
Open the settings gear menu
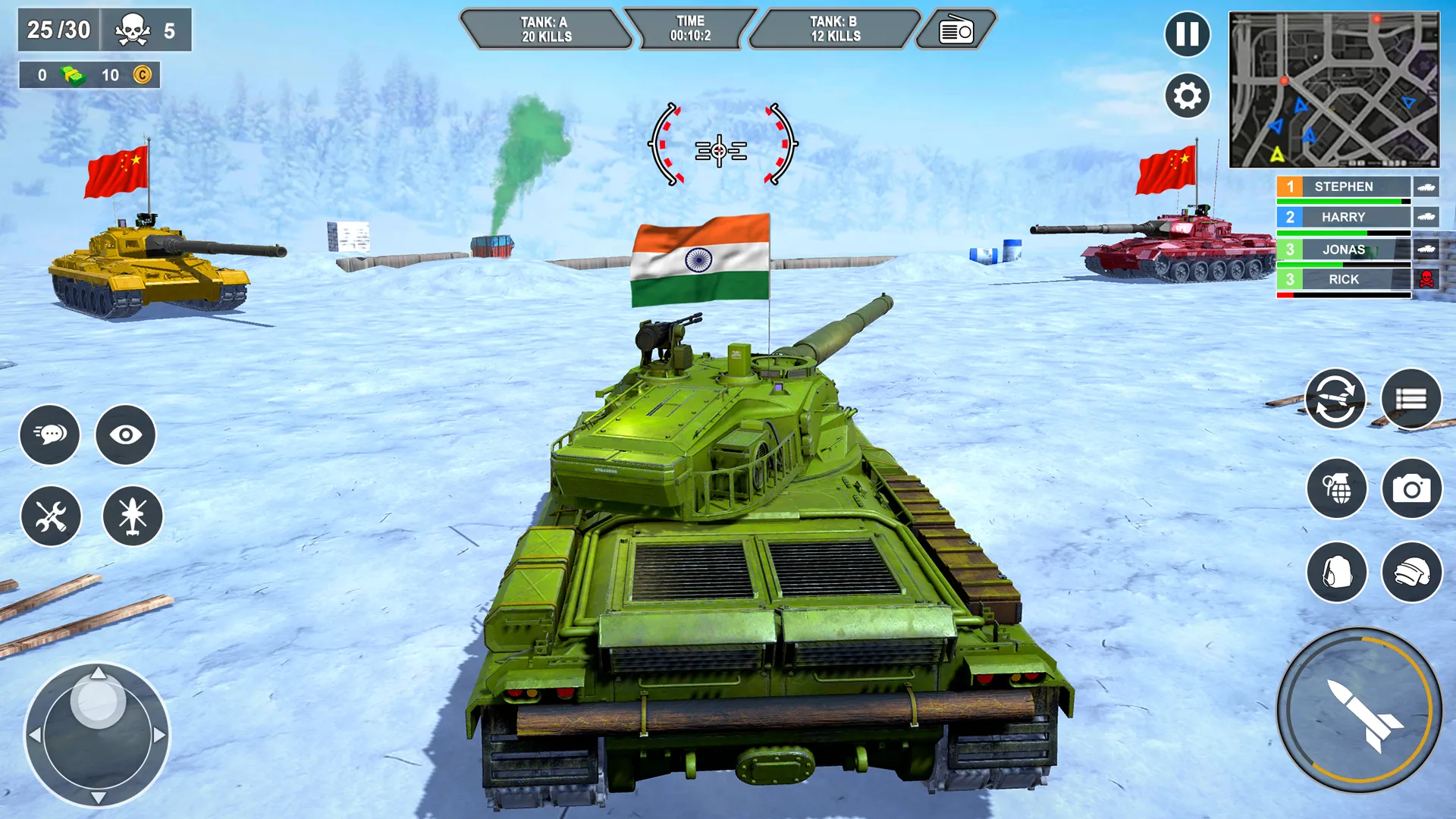click(1188, 95)
